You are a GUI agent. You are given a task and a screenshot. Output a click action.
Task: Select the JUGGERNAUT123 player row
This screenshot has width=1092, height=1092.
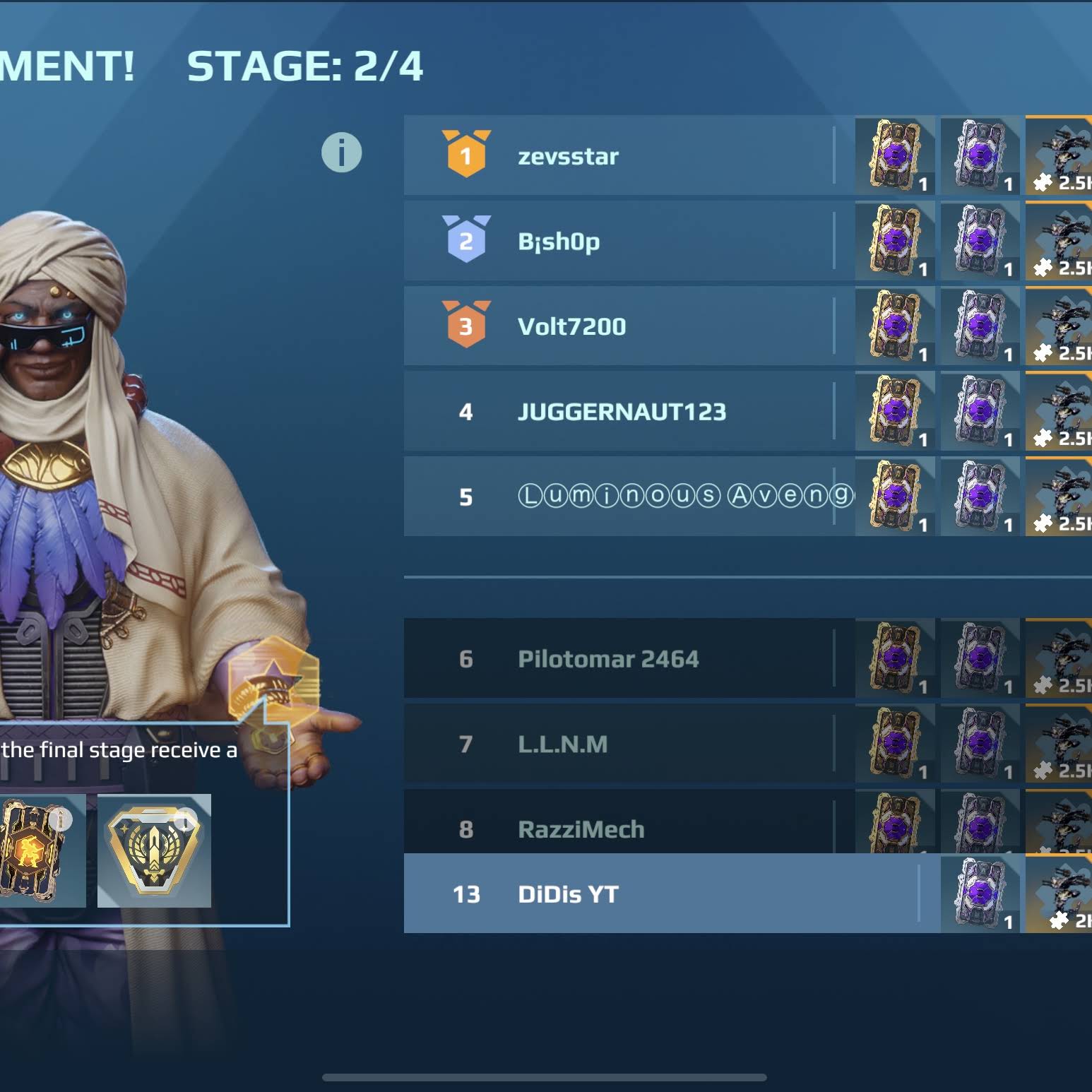click(622, 412)
